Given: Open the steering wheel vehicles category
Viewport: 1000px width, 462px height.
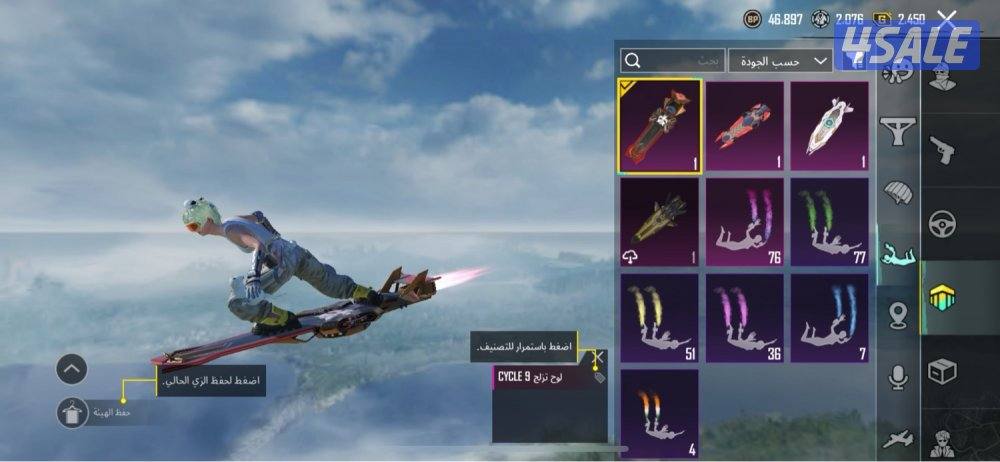Looking at the screenshot, I should click(941, 224).
